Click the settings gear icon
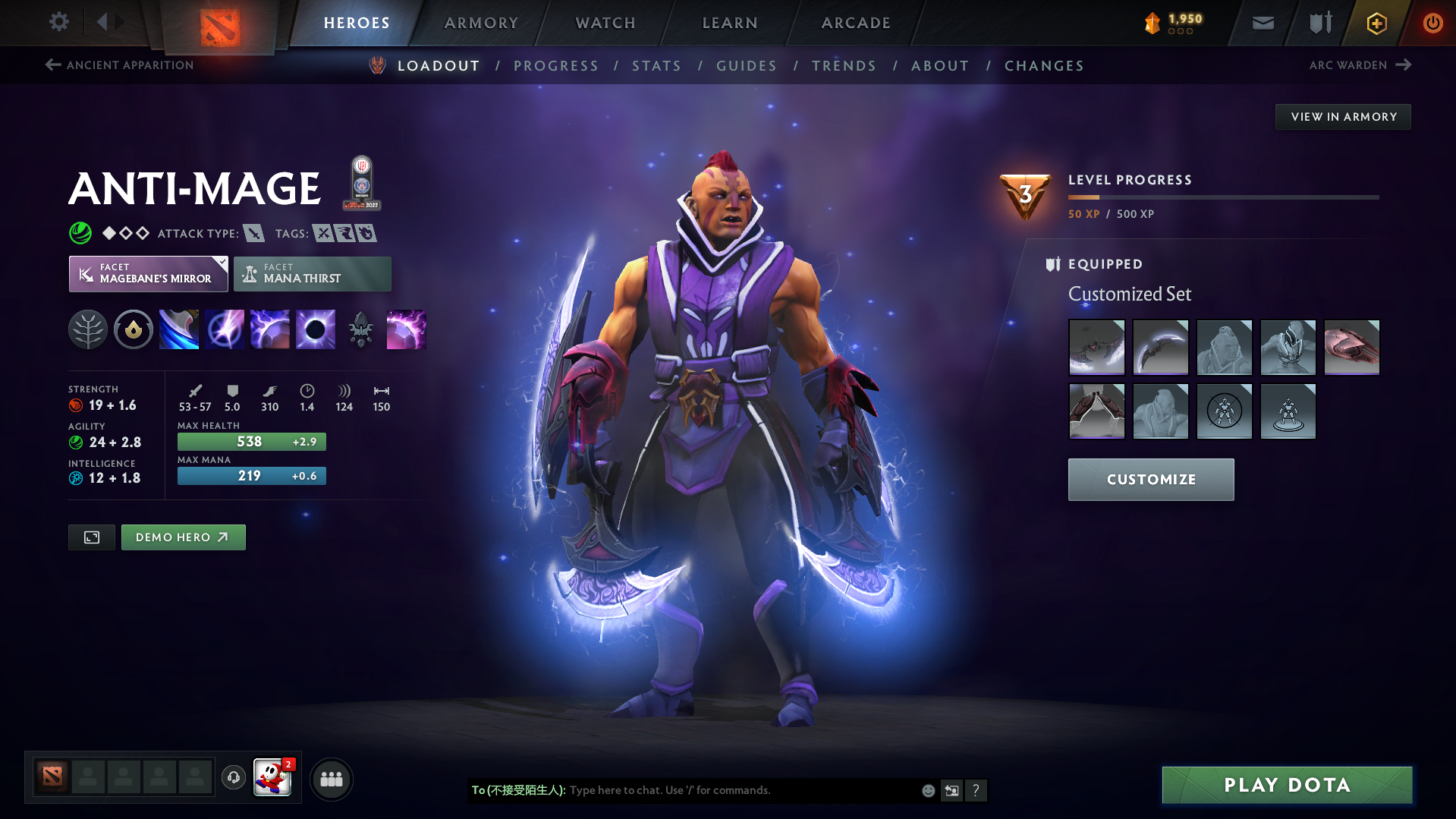1456x819 pixels. [58, 22]
